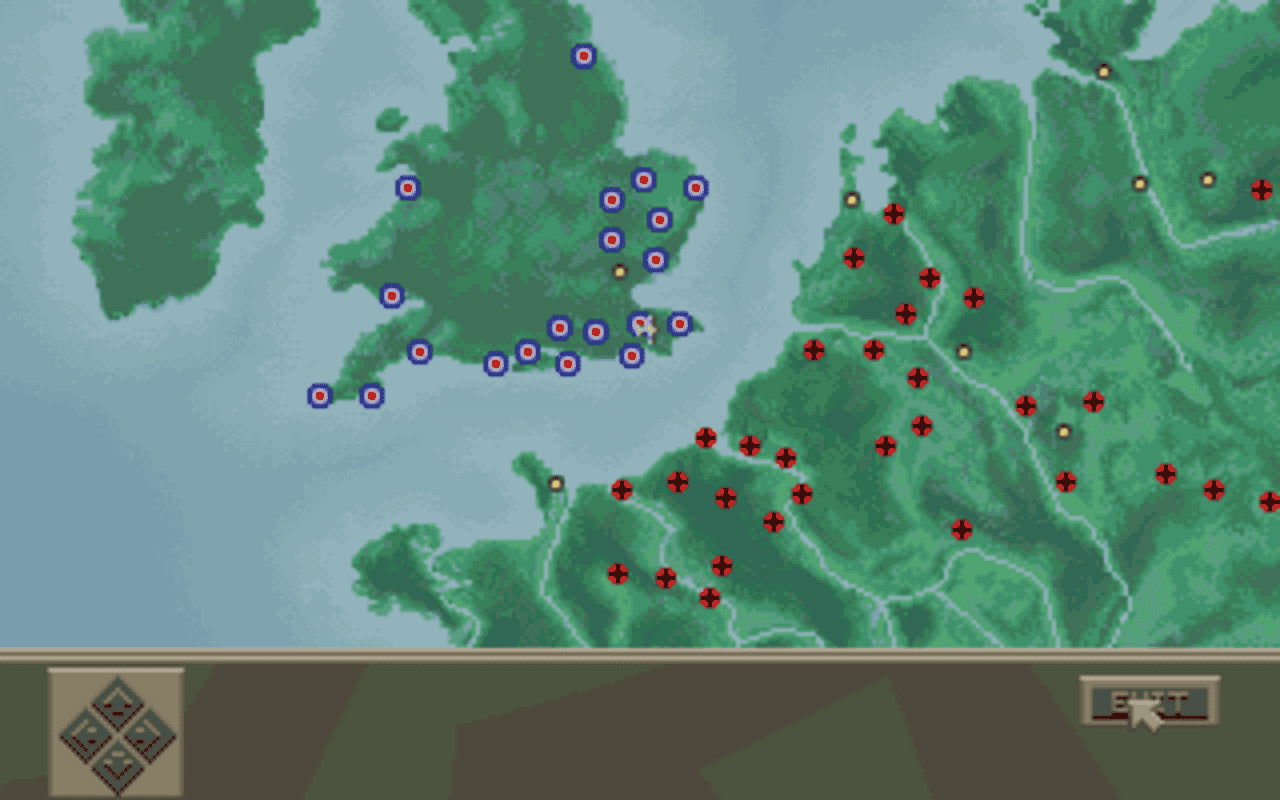This screenshot has width=1280, height=800.
Task: Click the yellow Paris city marker
Action: coord(1066,430)
